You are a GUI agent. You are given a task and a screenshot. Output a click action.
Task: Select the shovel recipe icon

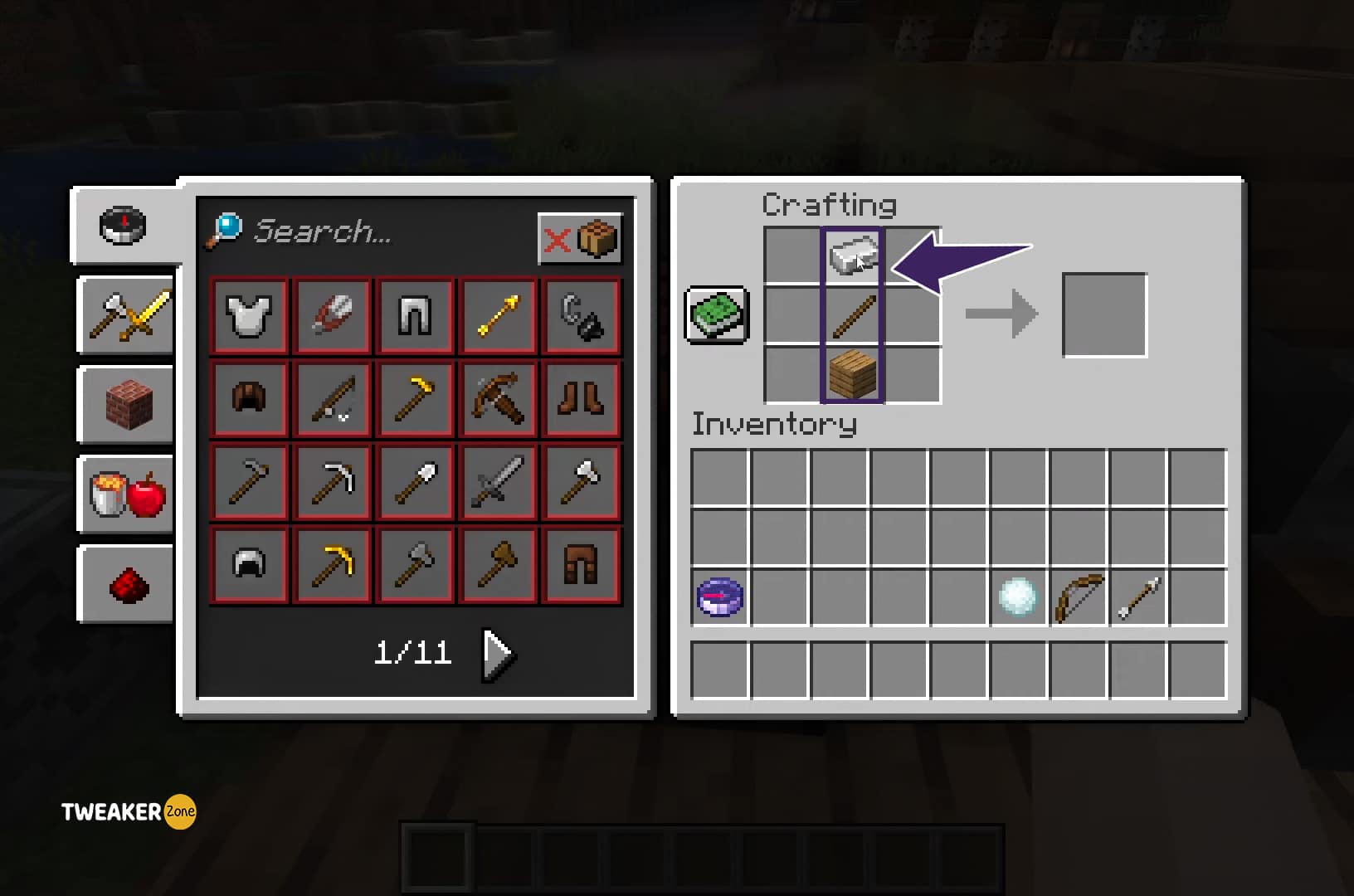[415, 481]
